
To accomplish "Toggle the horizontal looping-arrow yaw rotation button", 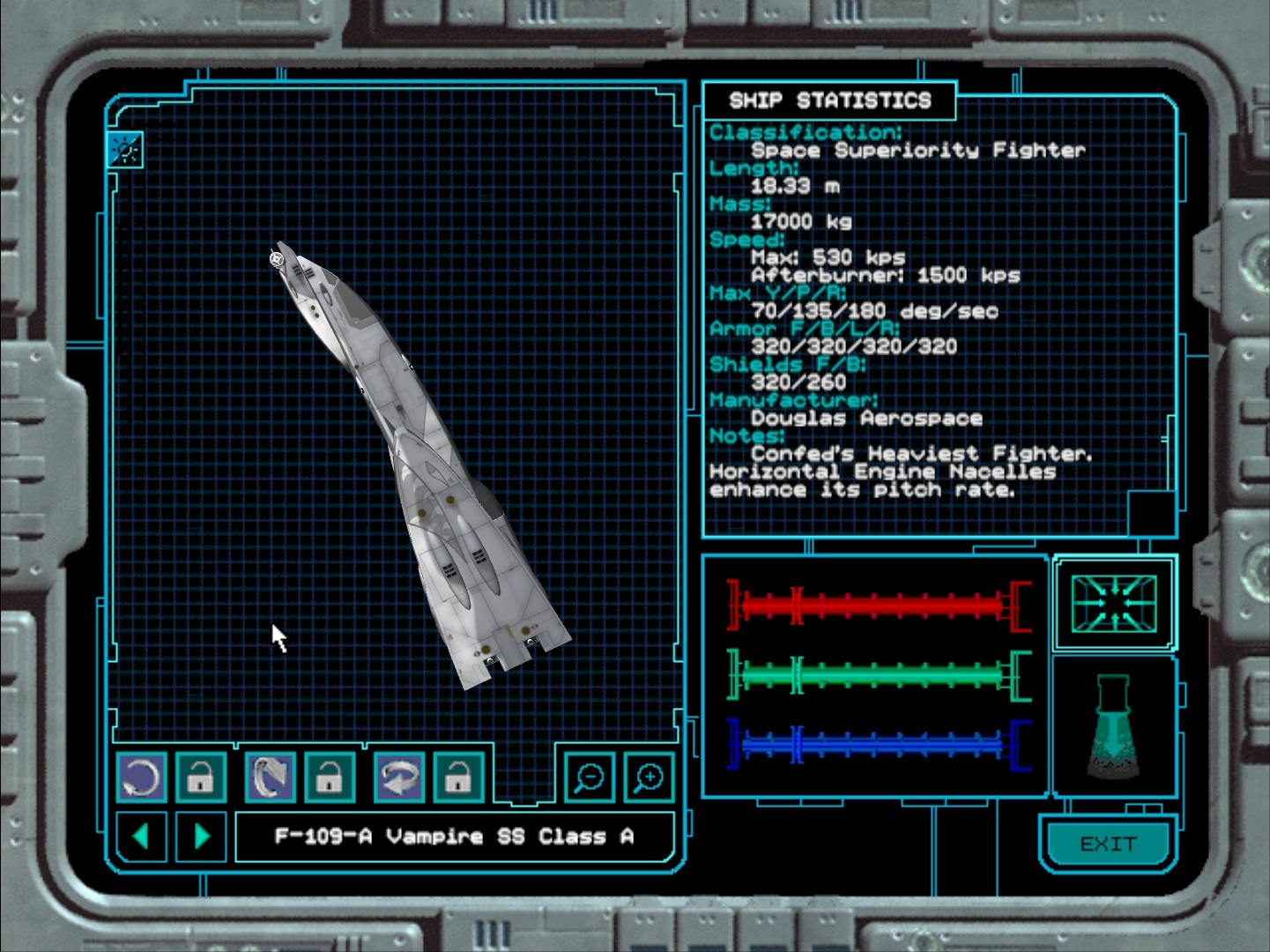I will click(x=399, y=777).
